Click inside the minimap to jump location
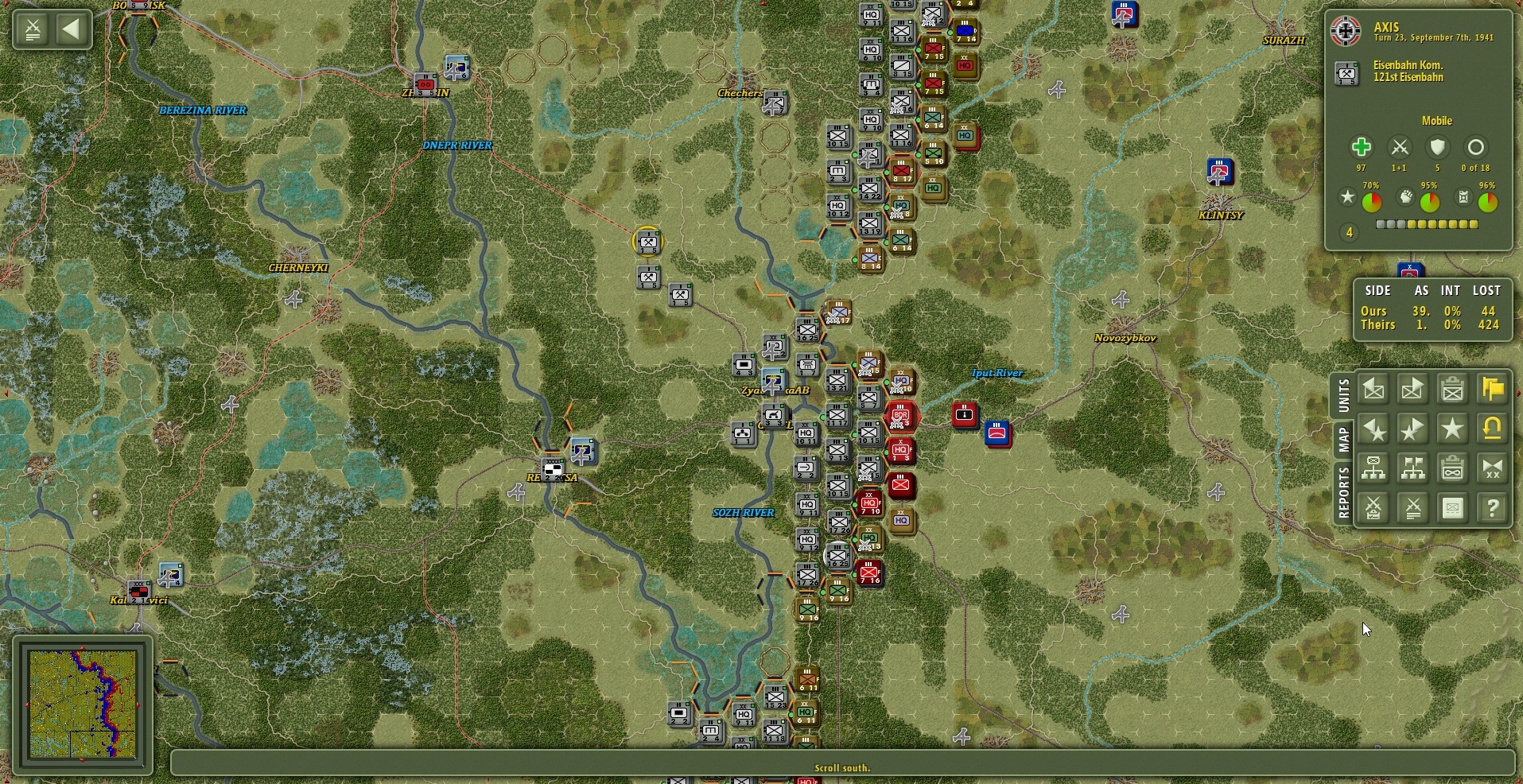The height and width of the screenshot is (784, 1523). [x=84, y=704]
